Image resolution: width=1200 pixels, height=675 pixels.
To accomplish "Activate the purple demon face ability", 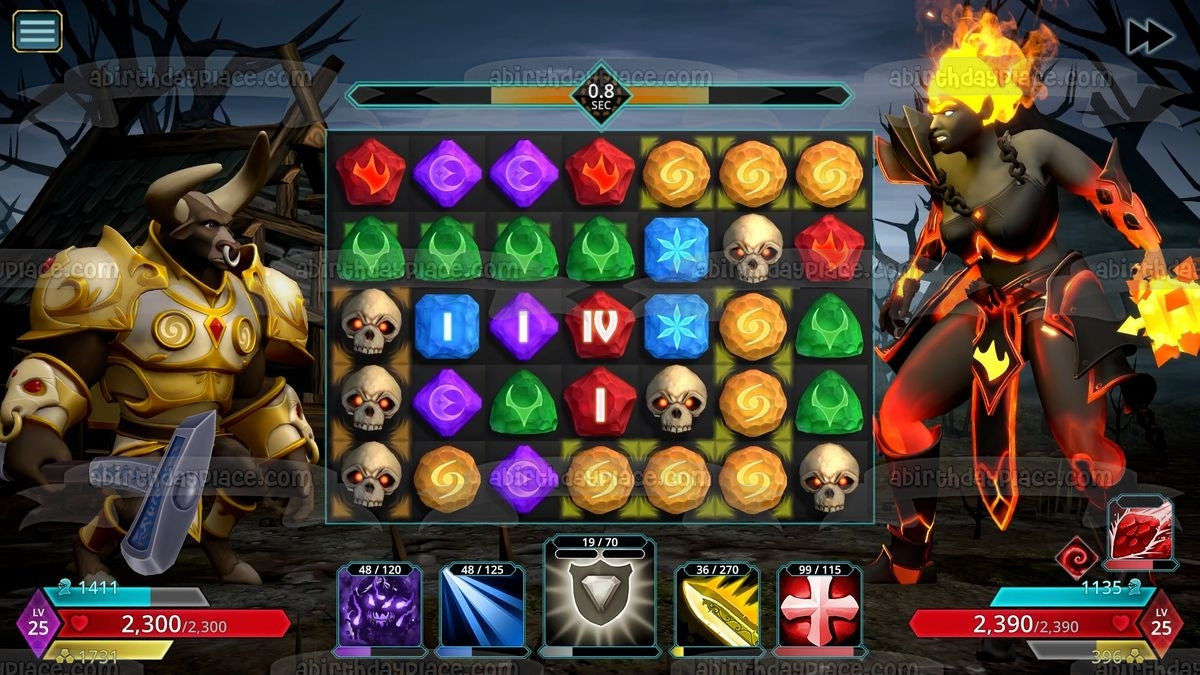I will click(379, 609).
